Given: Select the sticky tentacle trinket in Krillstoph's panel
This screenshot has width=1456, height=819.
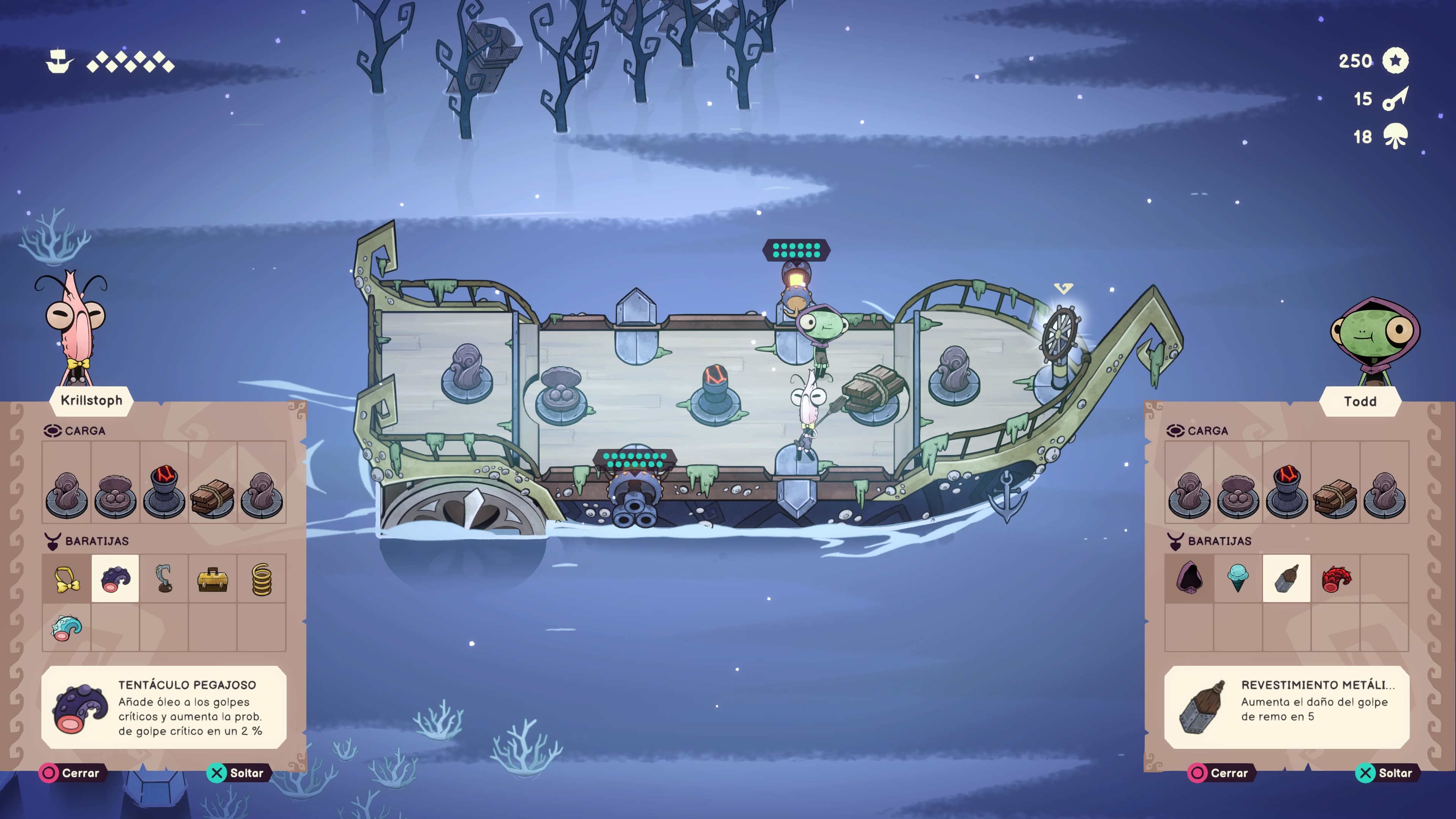Looking at the screenshot, I should (115, 579).
